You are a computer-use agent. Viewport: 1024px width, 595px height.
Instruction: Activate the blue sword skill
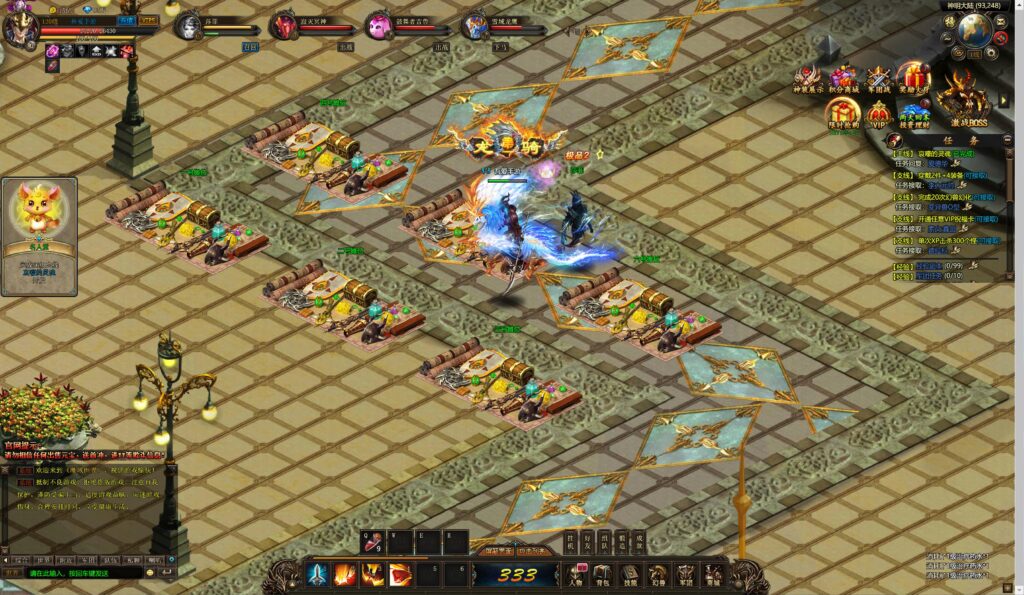(318, 574)
